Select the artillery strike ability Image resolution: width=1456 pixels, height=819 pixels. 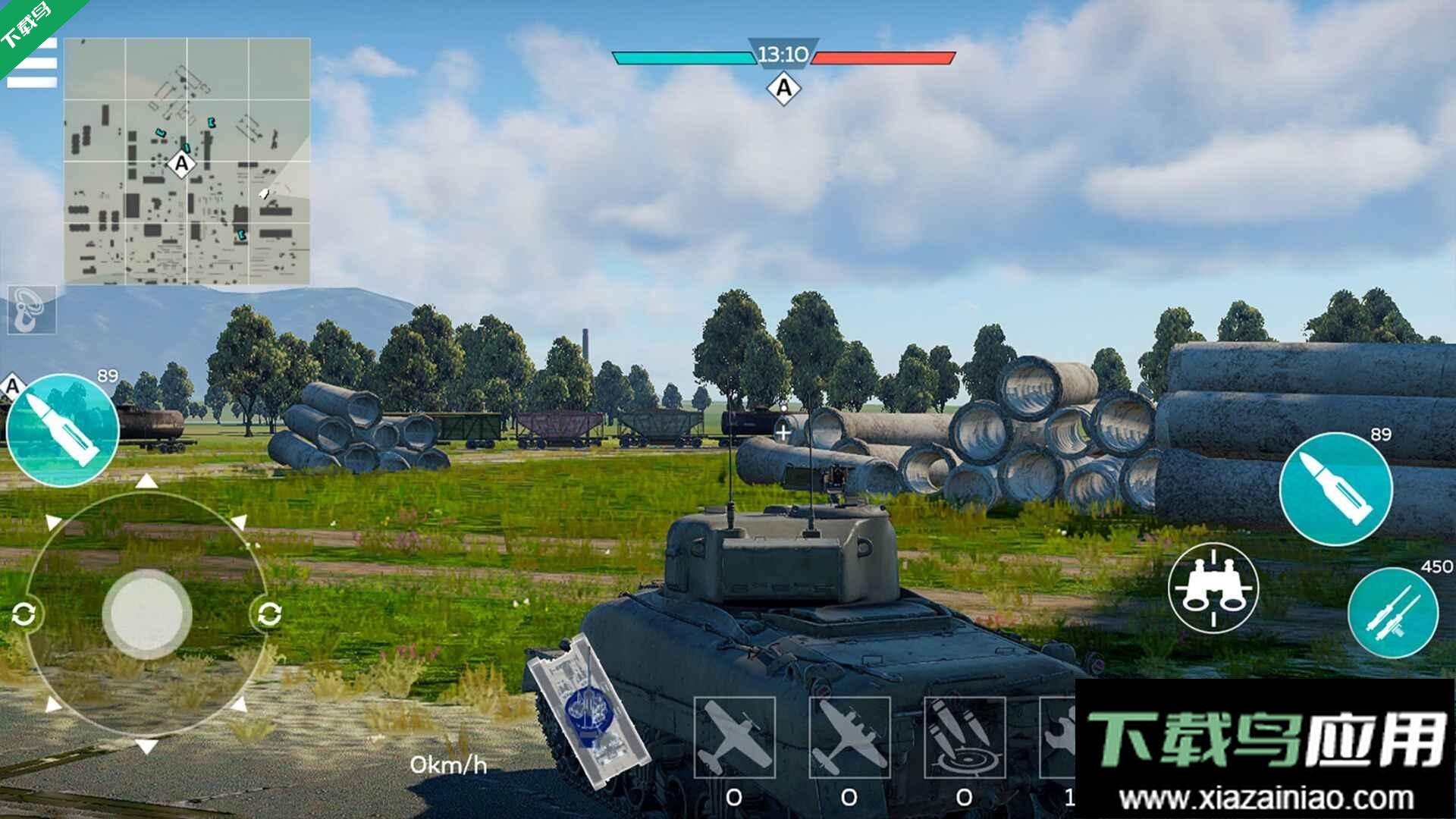(965, 738)
